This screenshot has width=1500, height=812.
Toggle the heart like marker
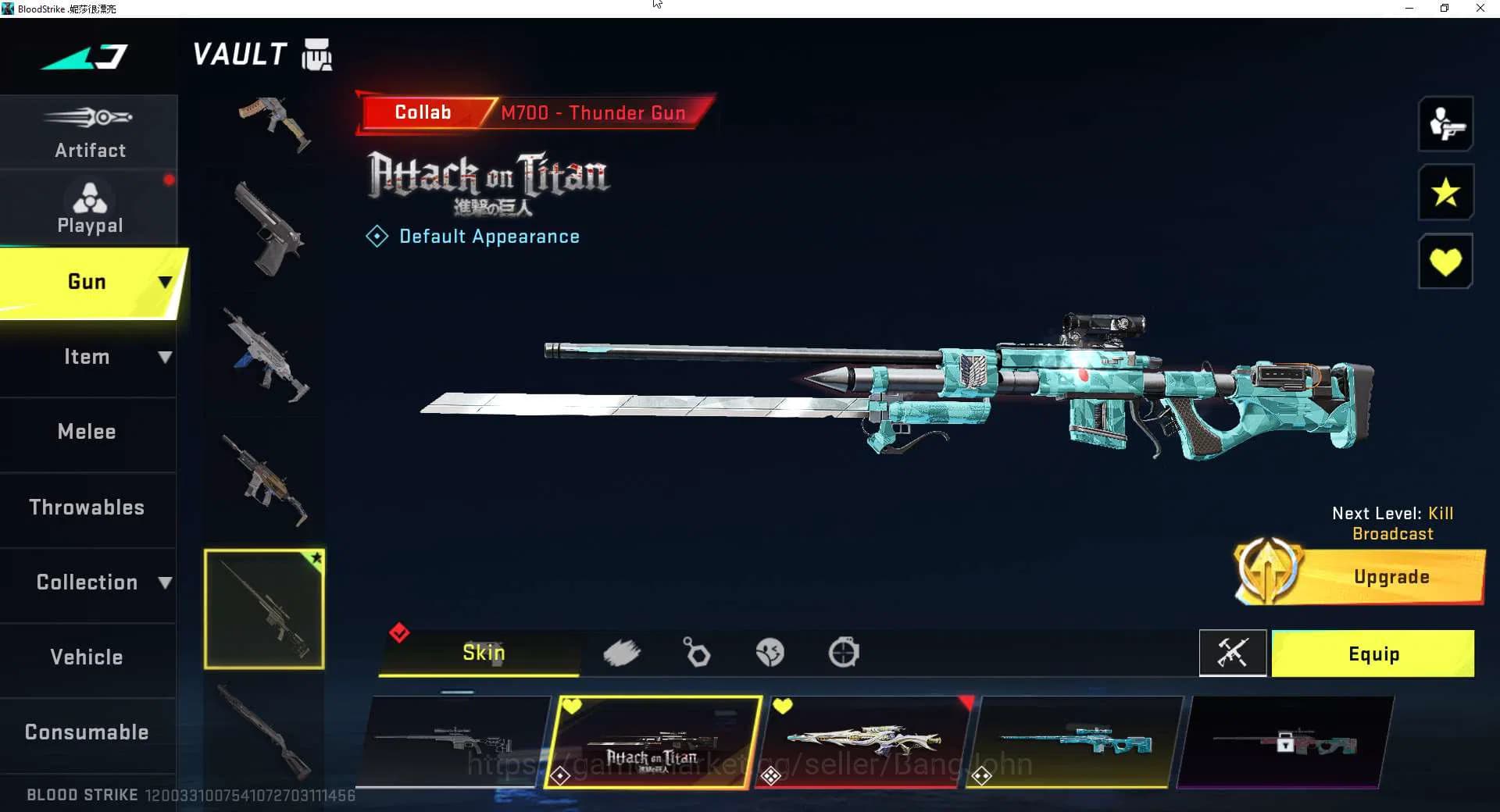tap(1446, 261)
